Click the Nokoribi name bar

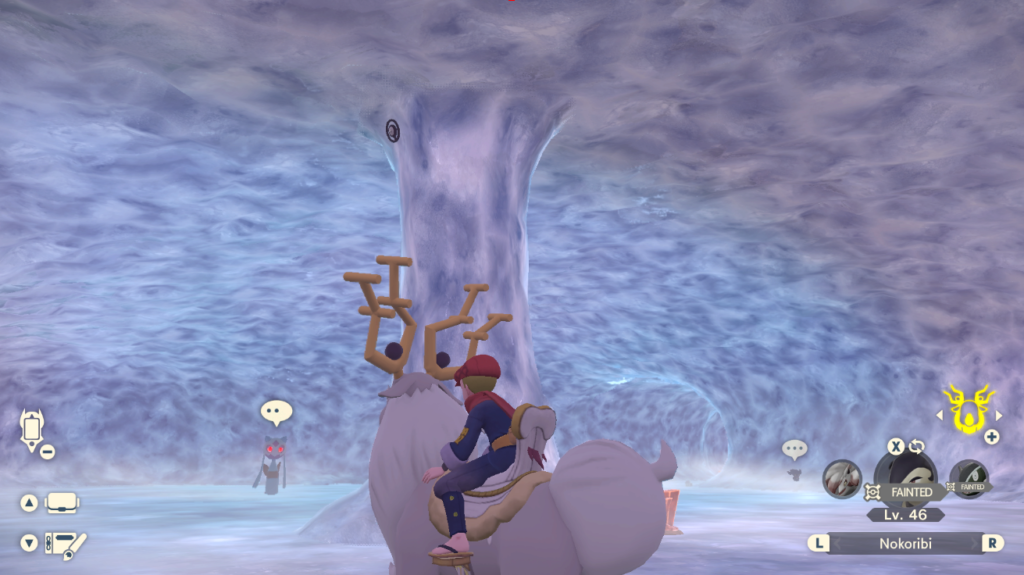tap(905, 543)
